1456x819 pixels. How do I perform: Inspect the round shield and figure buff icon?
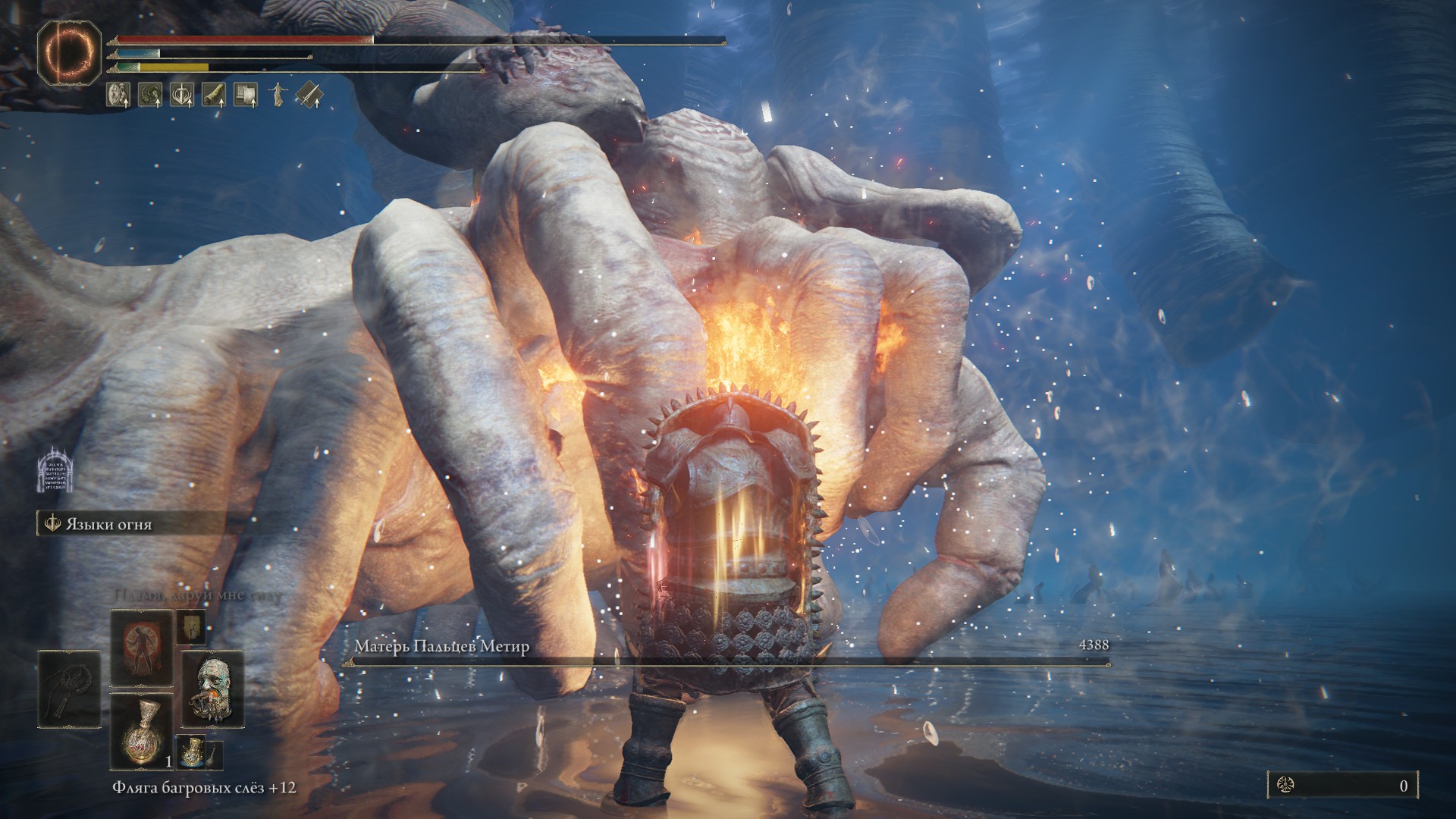pos(118,94)
